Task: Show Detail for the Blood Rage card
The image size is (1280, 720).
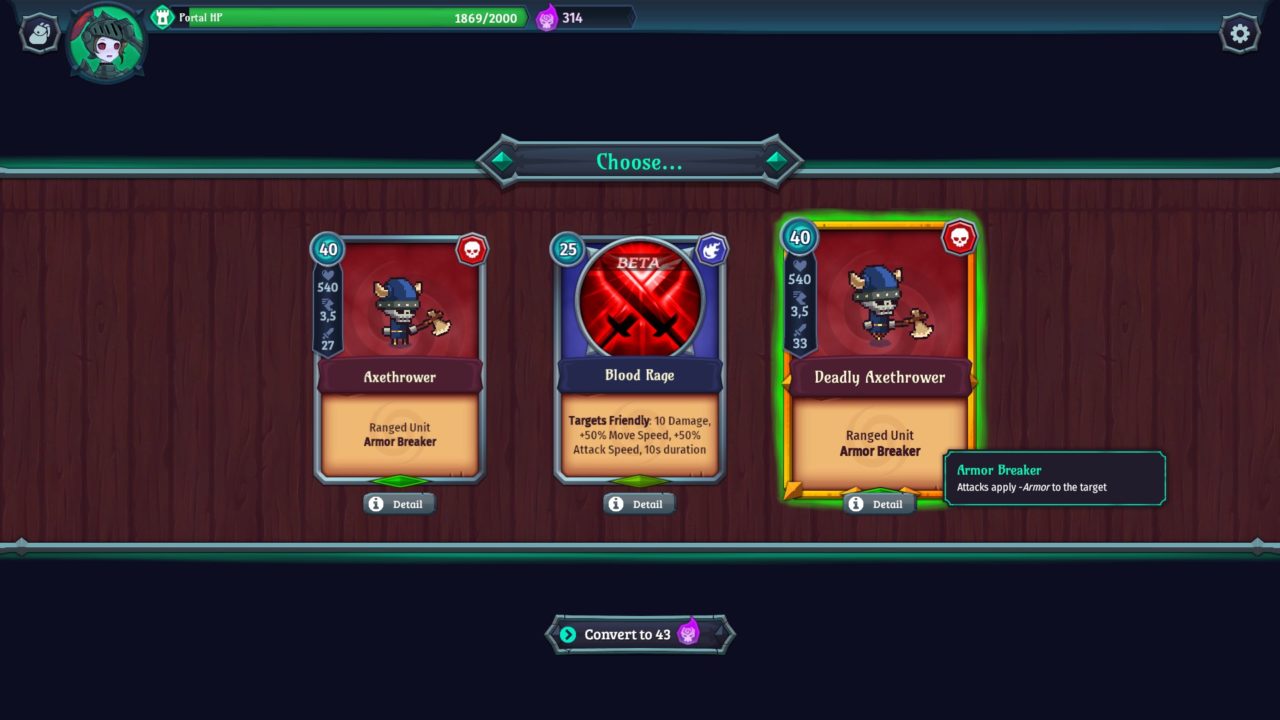Action: pos(638,504)
